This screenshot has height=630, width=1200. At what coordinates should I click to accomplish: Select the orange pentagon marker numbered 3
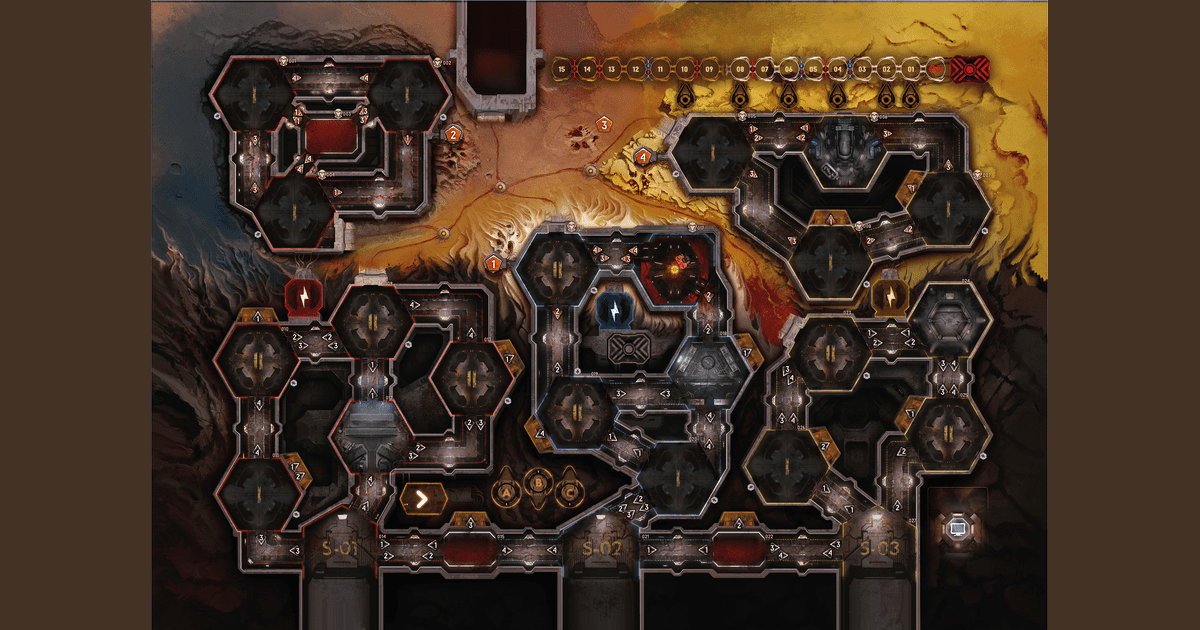coord(603,124)
